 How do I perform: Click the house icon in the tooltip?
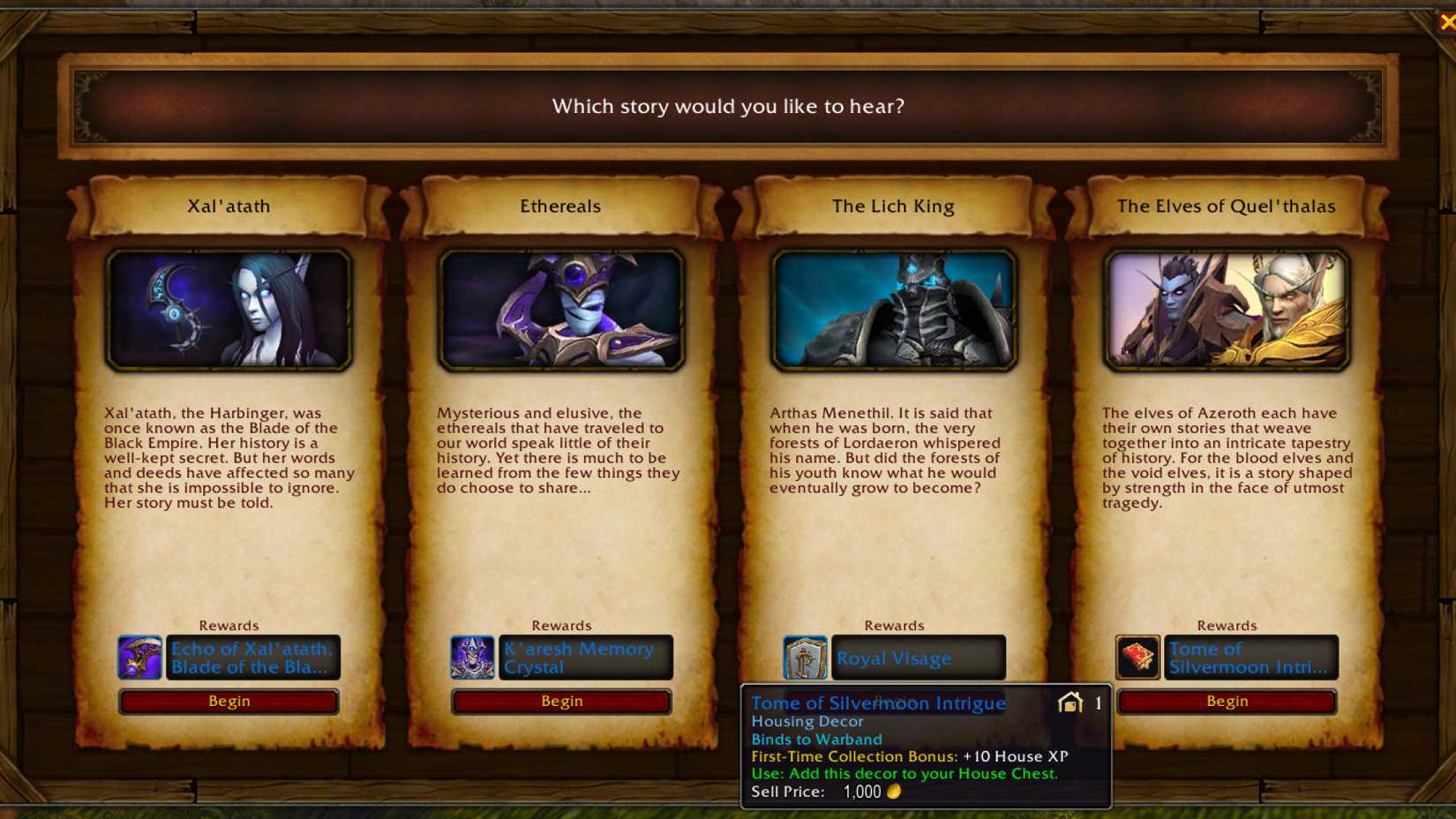pos(1071,703)
